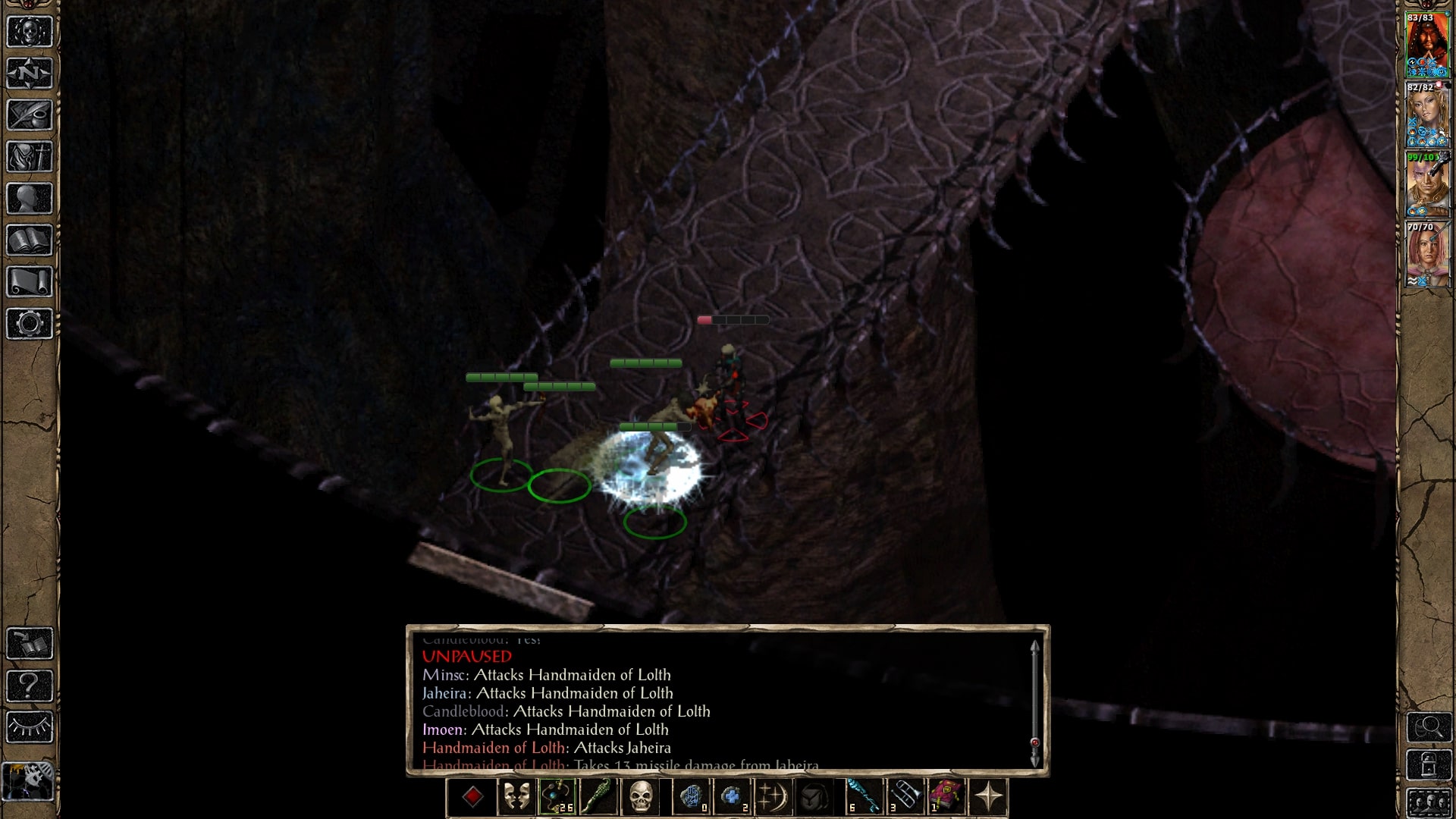This screenshot has width=1456, height=819.
Task: Open the journal with the quill icon
Action: (30, 115)
